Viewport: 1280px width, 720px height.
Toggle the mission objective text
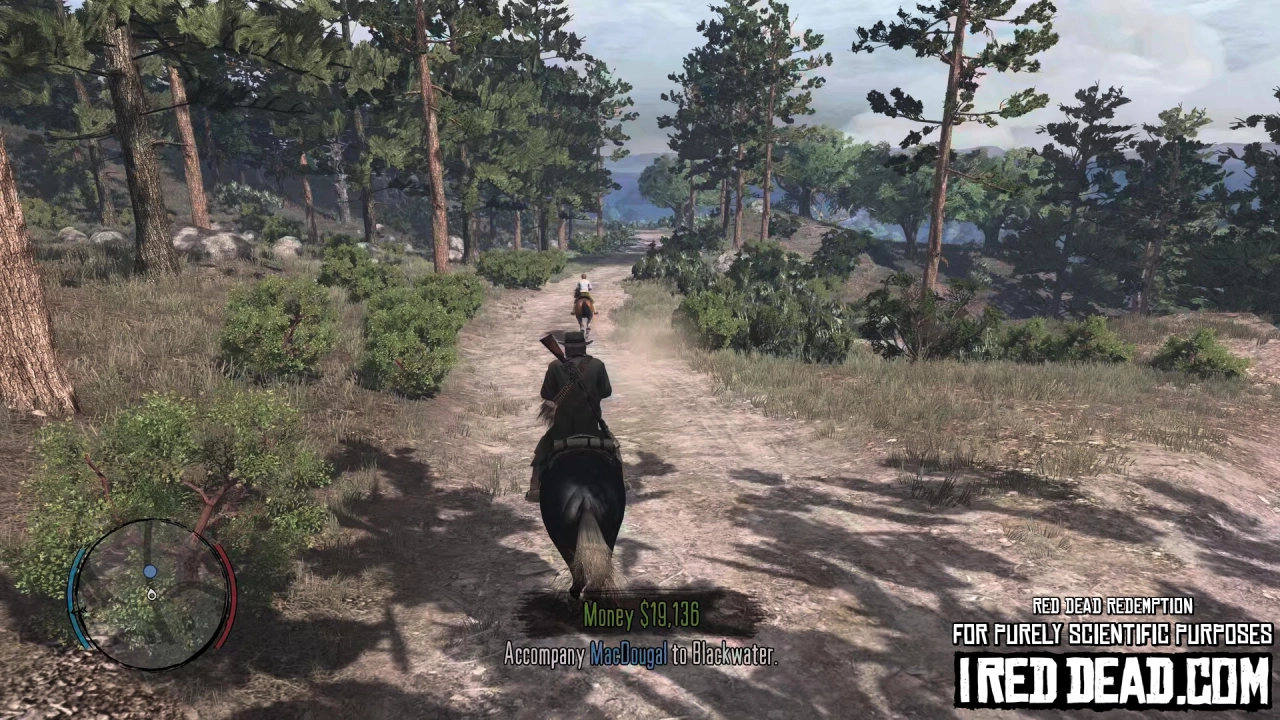point(643,657)
